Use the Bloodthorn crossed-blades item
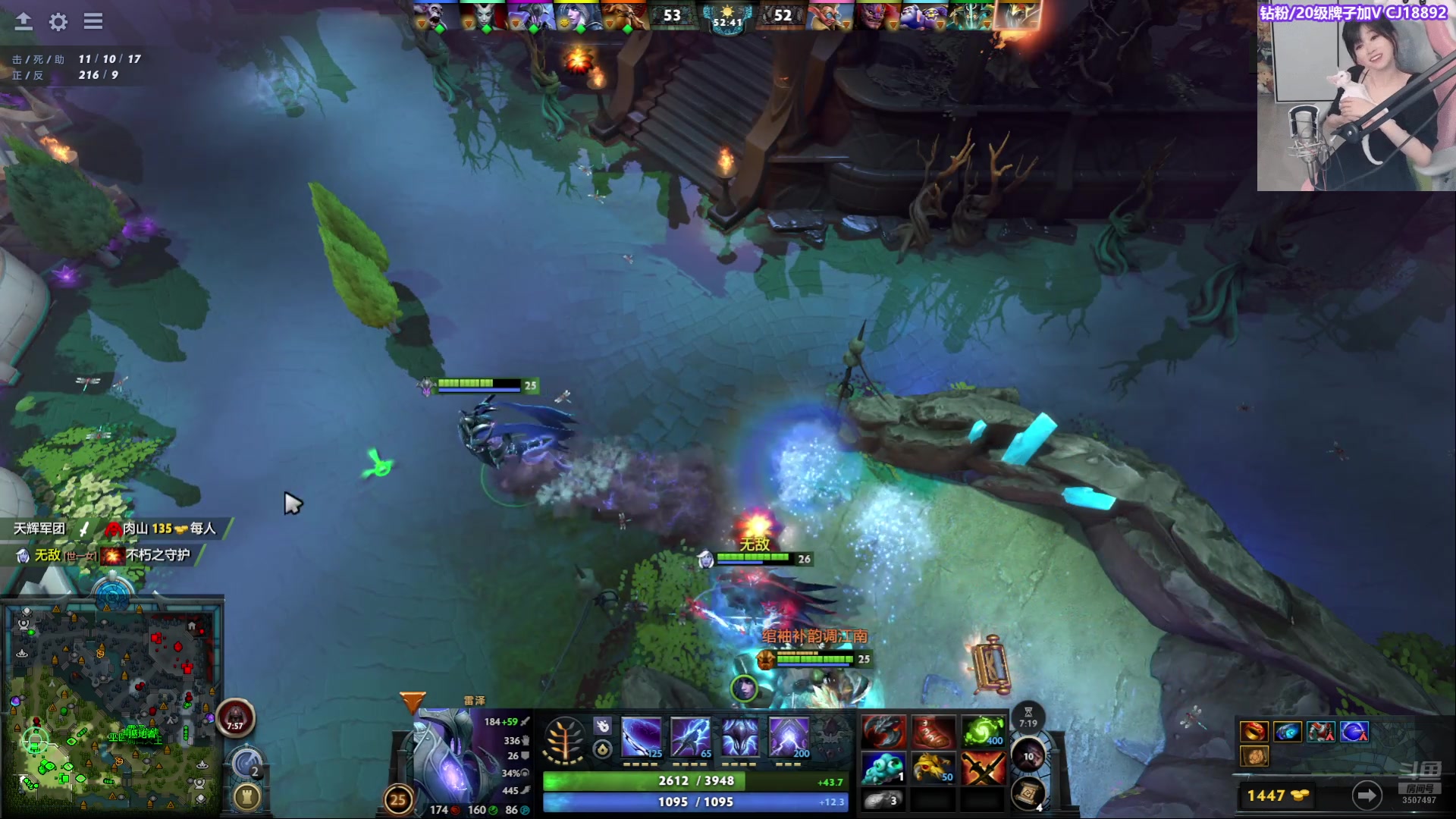Screen dimensions: 1456x819 (x=984, y=767)
